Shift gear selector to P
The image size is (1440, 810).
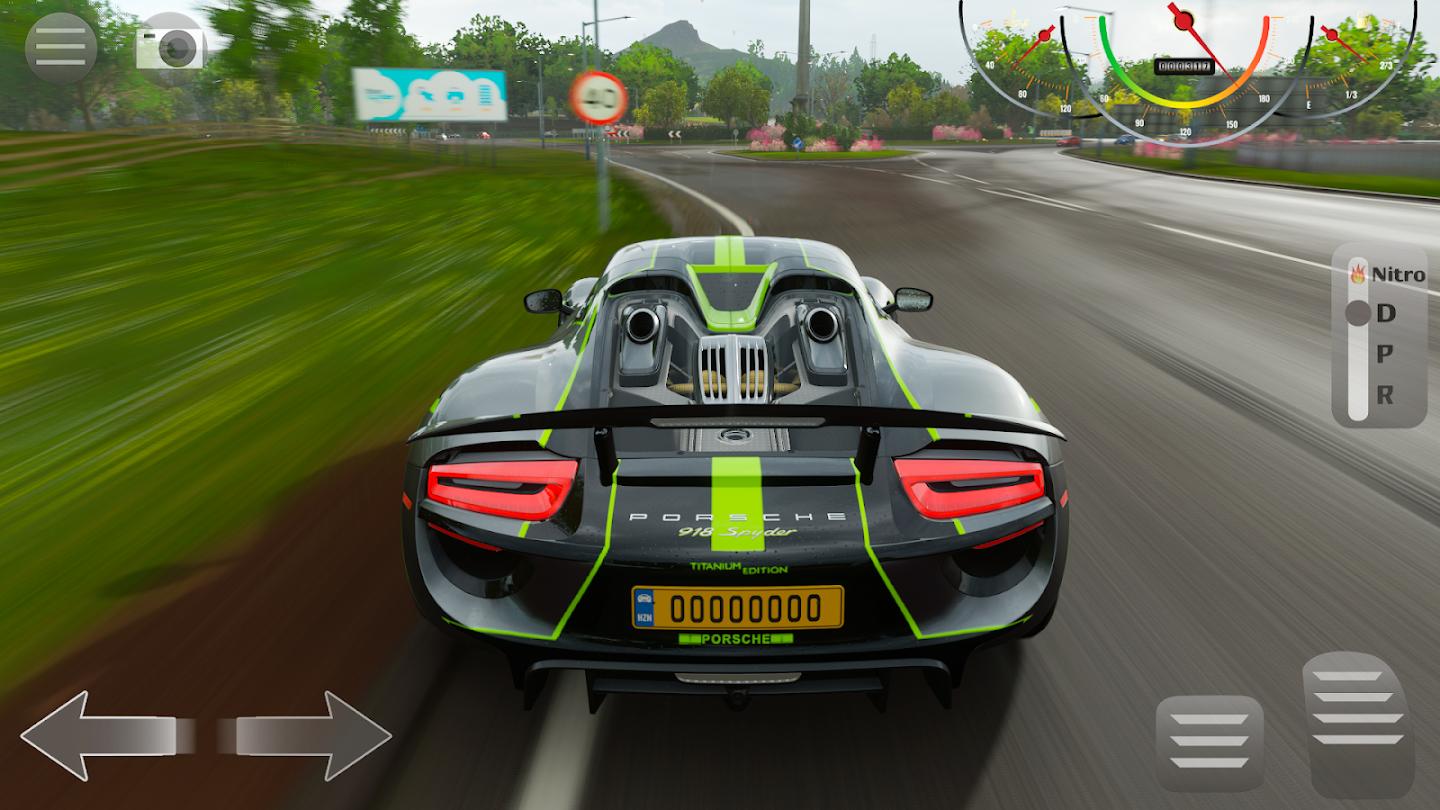coord(1385,354)
